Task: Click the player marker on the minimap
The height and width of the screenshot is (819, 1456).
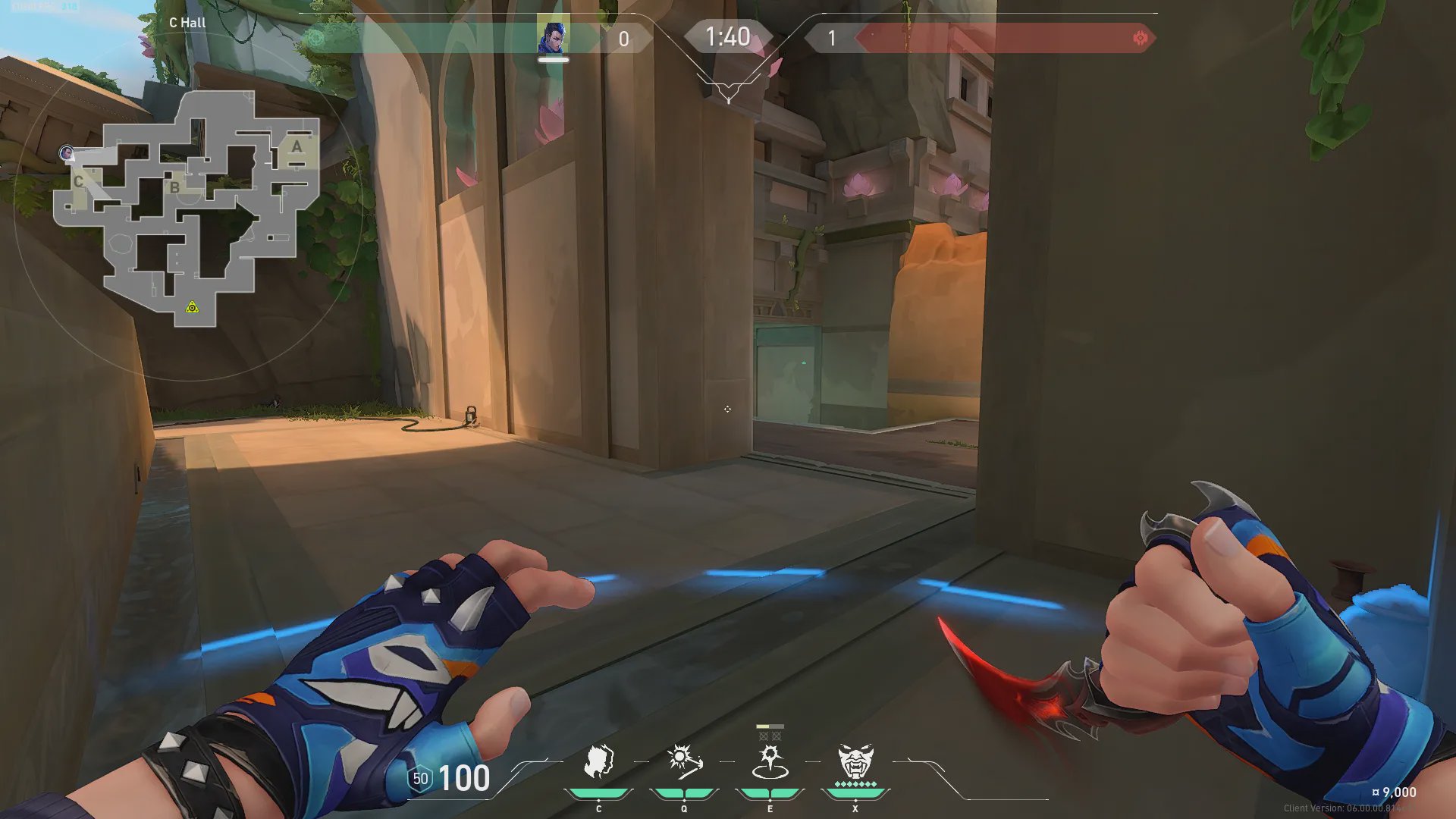Action: click(67, 154)
